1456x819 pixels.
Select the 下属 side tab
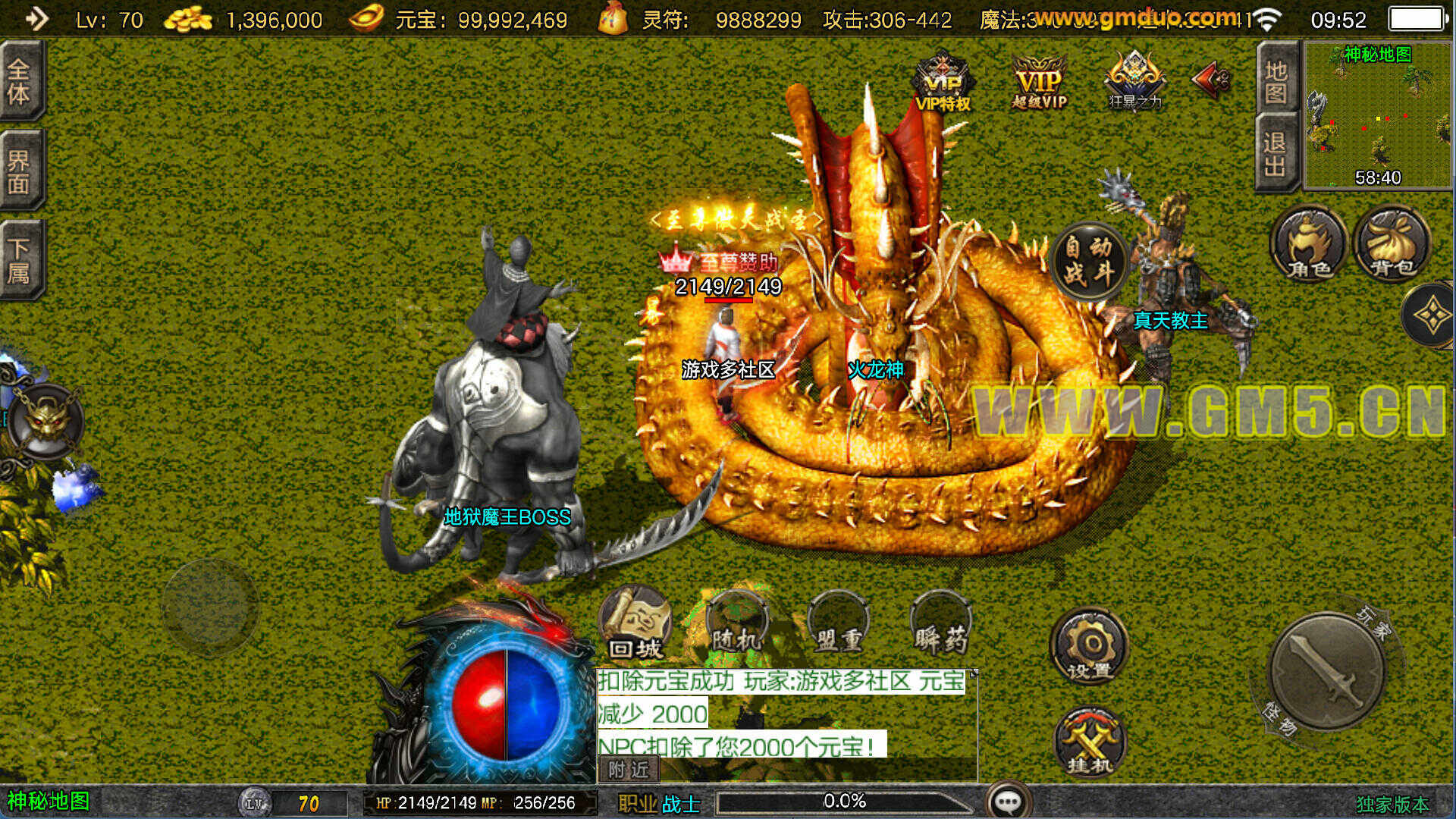point(19,260)
